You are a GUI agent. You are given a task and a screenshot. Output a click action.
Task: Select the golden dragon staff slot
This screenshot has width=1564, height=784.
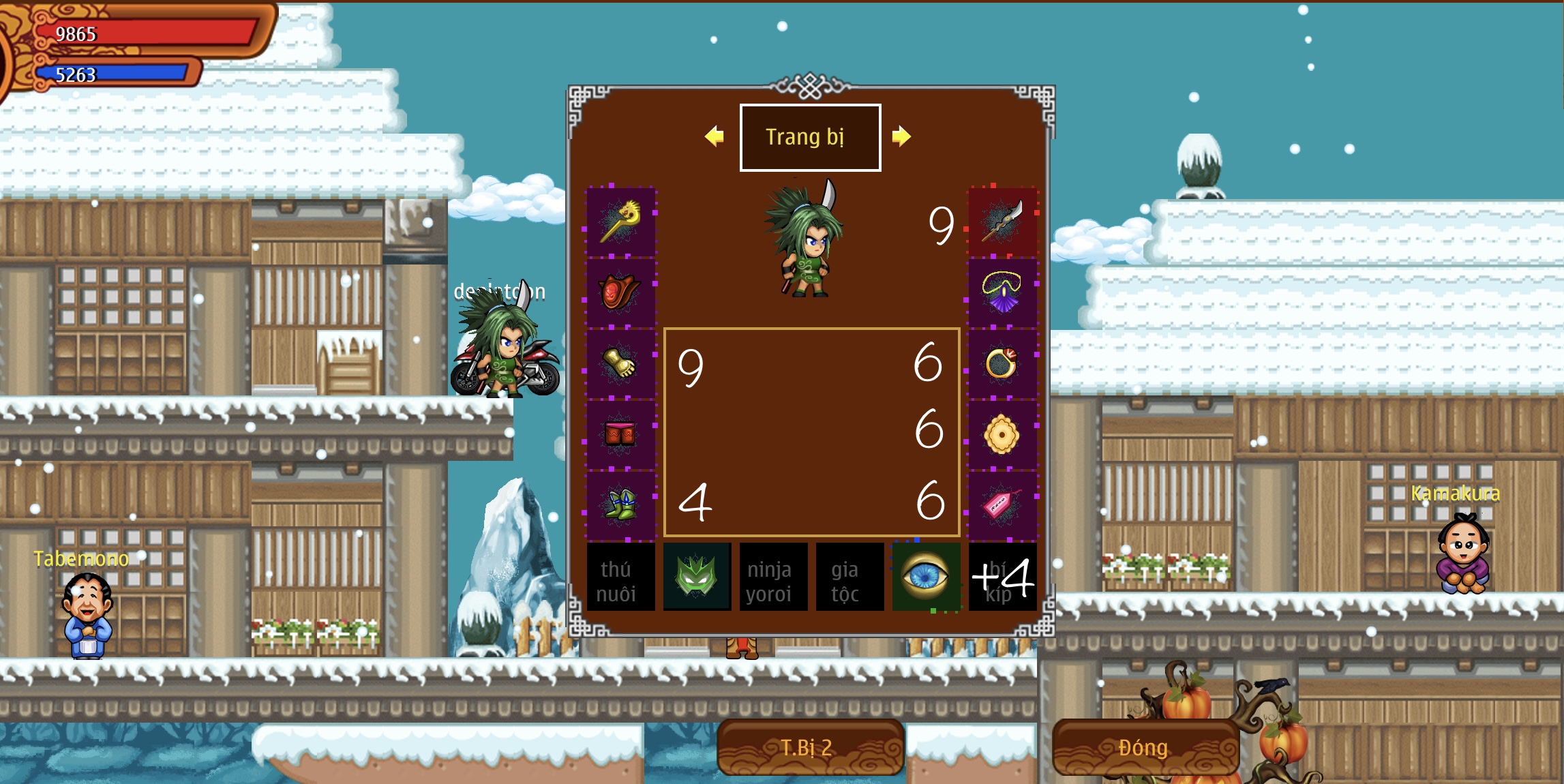(x=620, y=222)
